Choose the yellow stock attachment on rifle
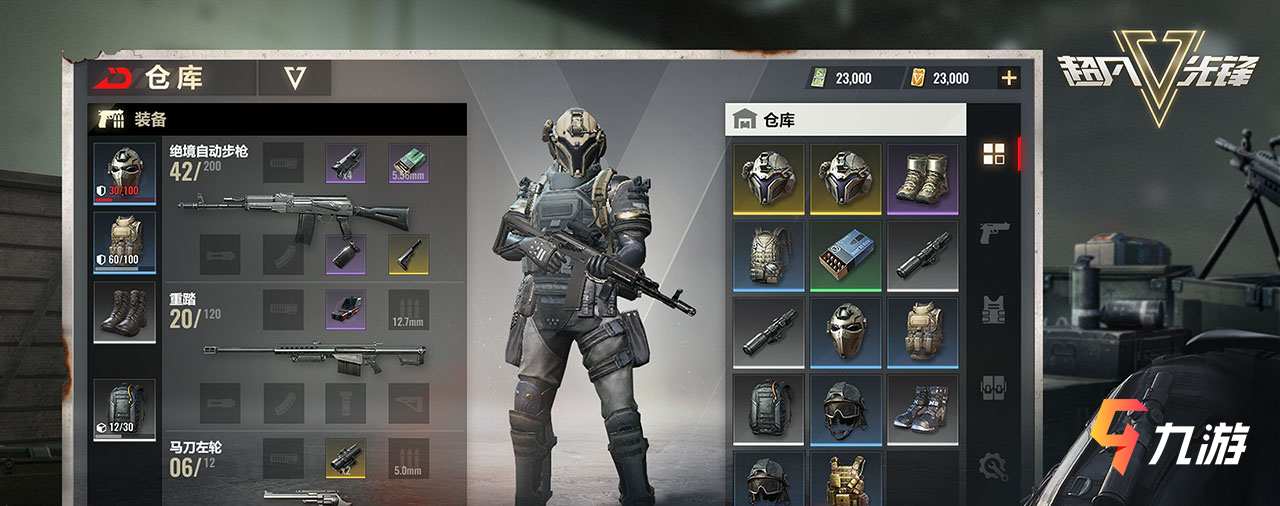This screenshot has width=1280, height=506. coord(408,254)
